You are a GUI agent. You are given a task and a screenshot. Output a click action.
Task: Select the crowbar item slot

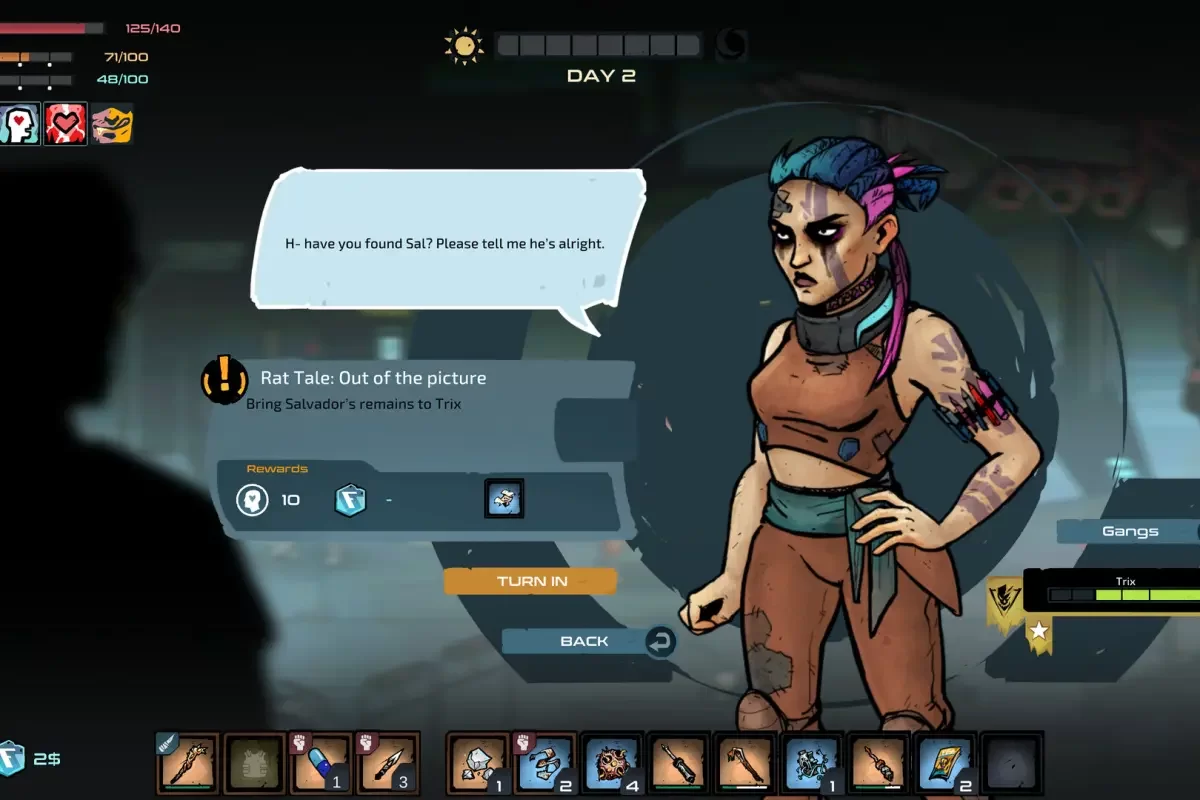745,764
